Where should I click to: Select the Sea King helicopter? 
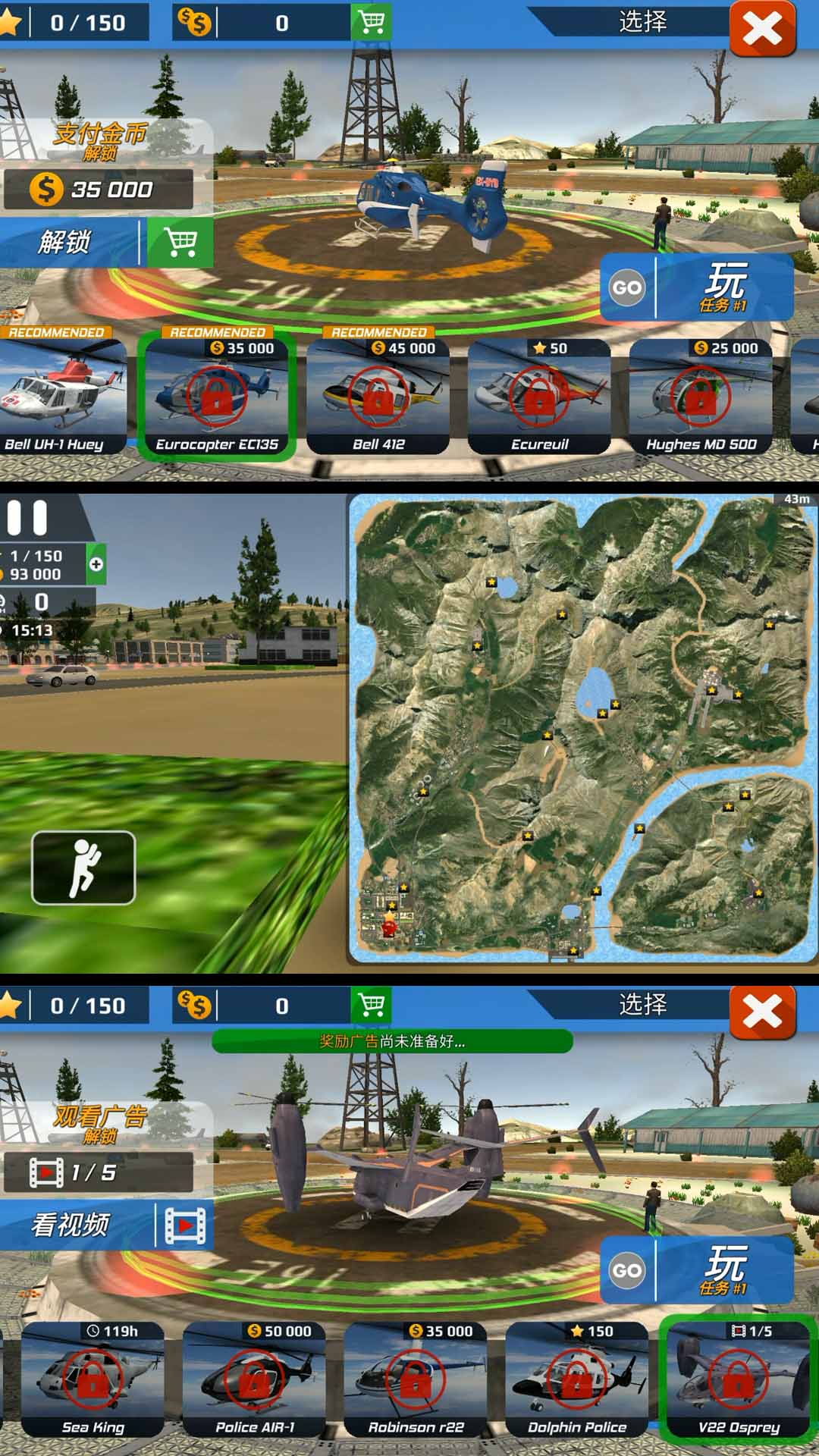coord(93,1379)
